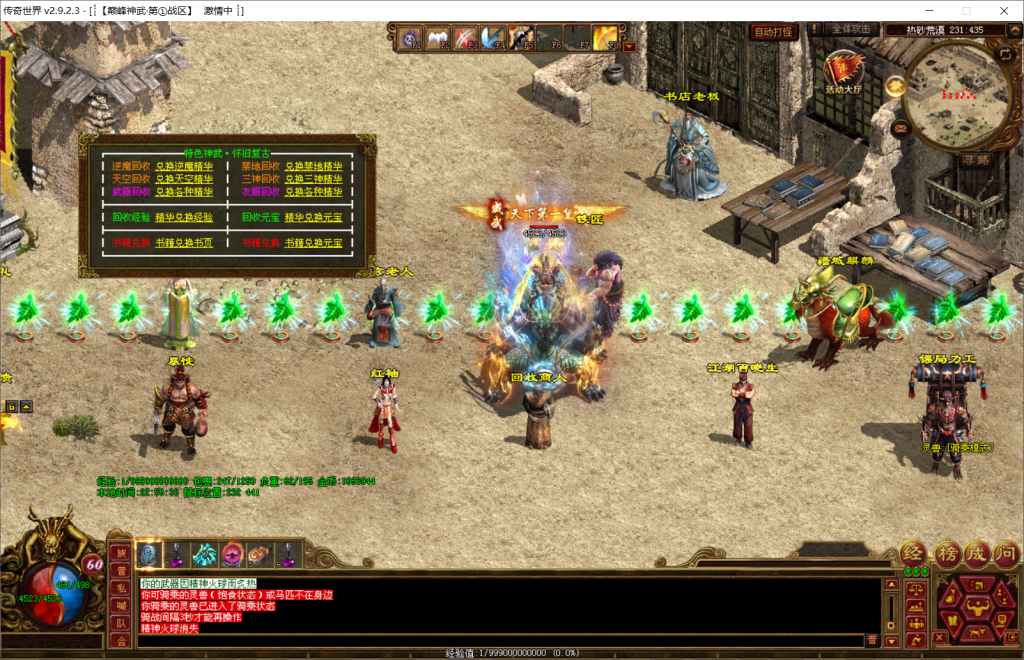This screenshot has height=660, width=1024.
Task: Click the 兑换逆魔精华 exchange link
Action: tap(184, 166)
